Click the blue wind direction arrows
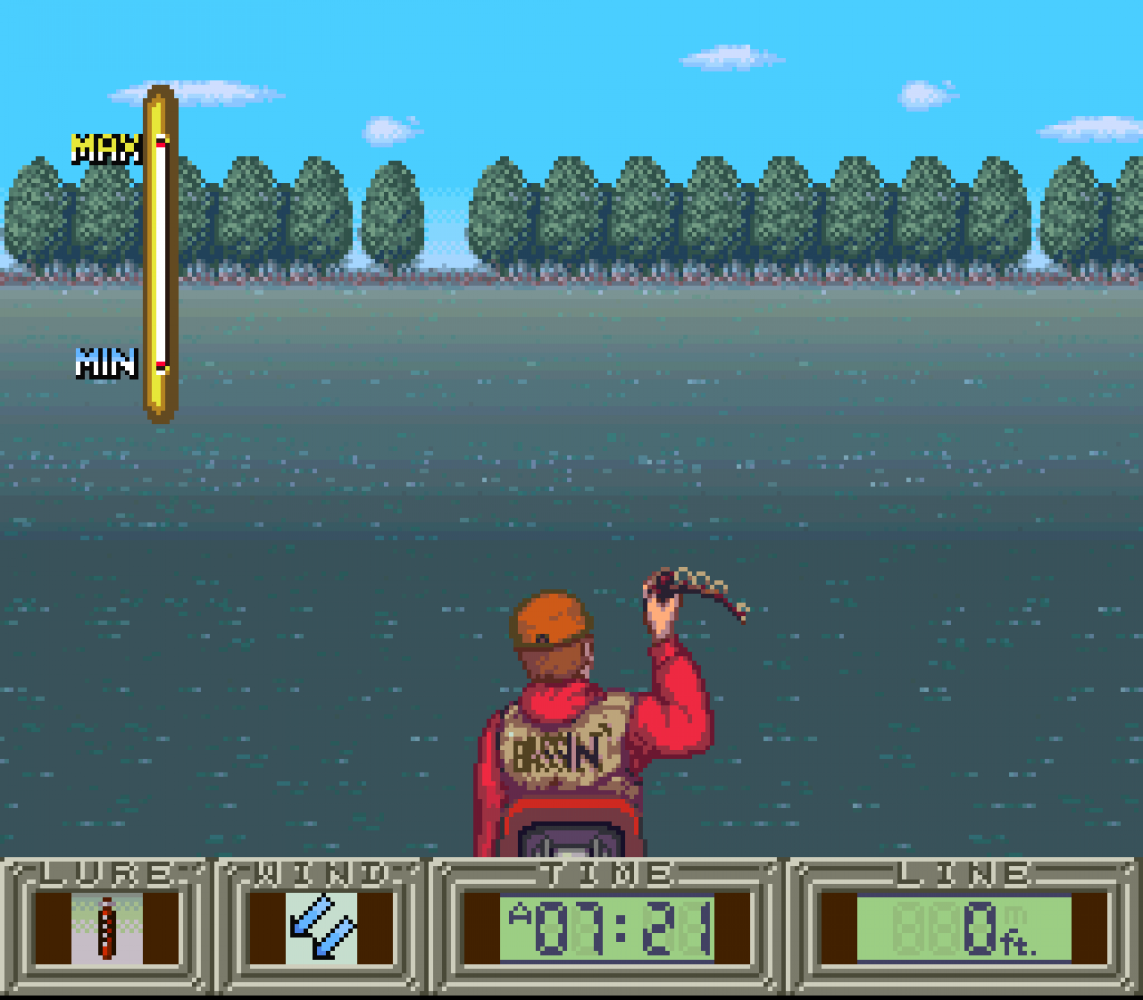This screenshot has width=1143, height=1000. [322, 928]
